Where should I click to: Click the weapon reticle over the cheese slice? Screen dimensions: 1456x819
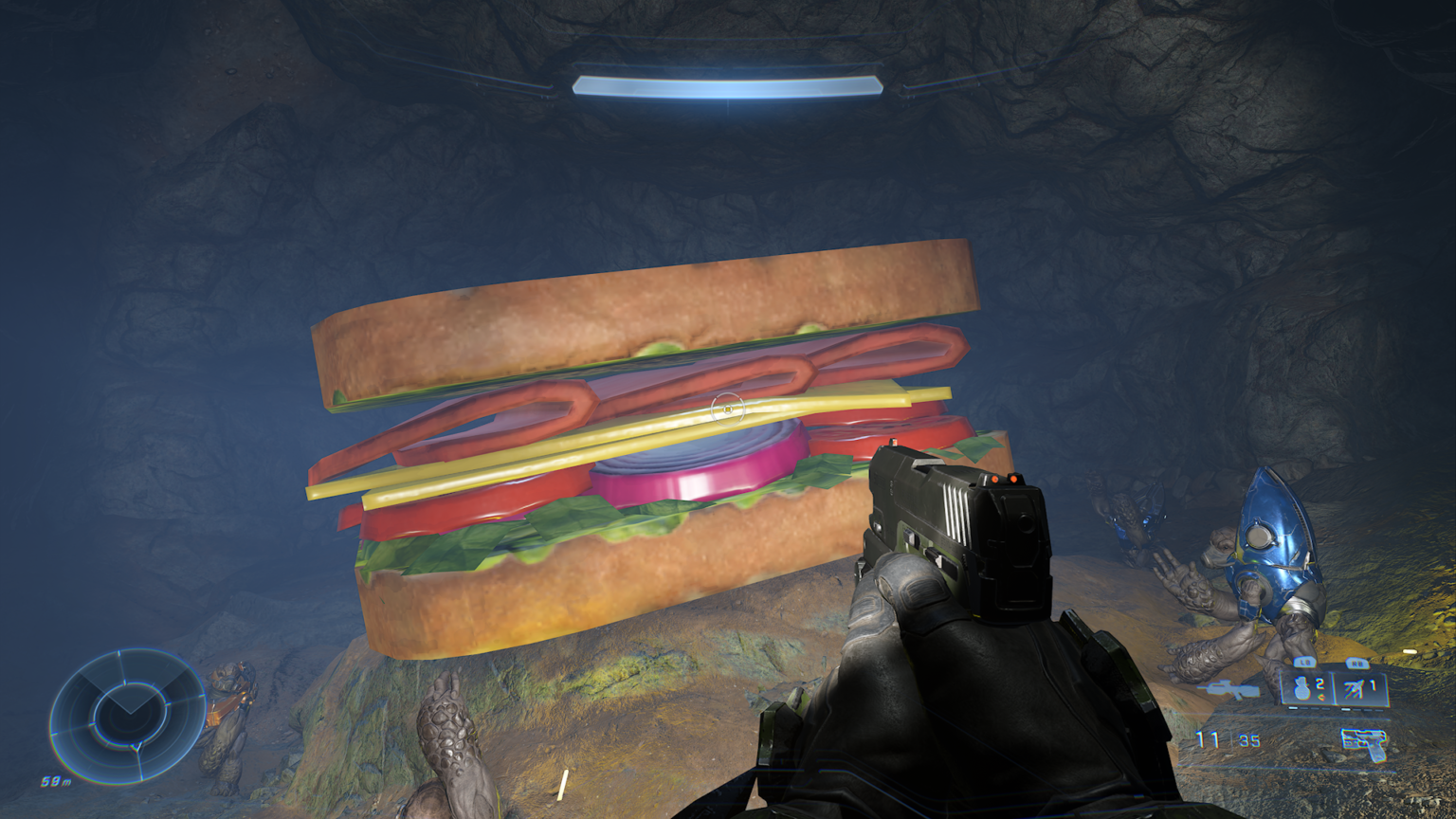pyautogui.click(x=726, y=409)
